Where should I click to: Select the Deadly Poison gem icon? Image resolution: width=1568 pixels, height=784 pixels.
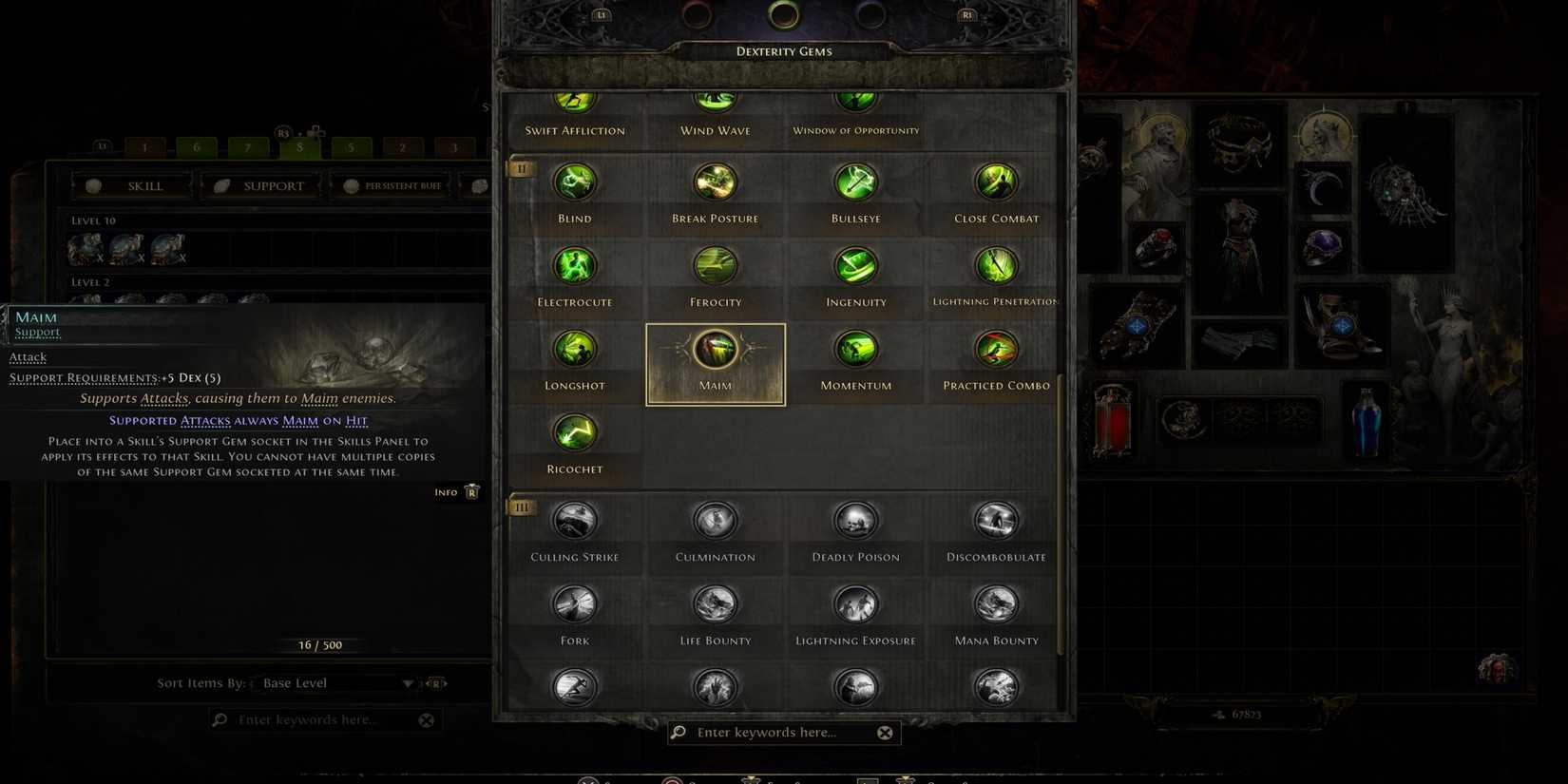(x=855, y=520)
